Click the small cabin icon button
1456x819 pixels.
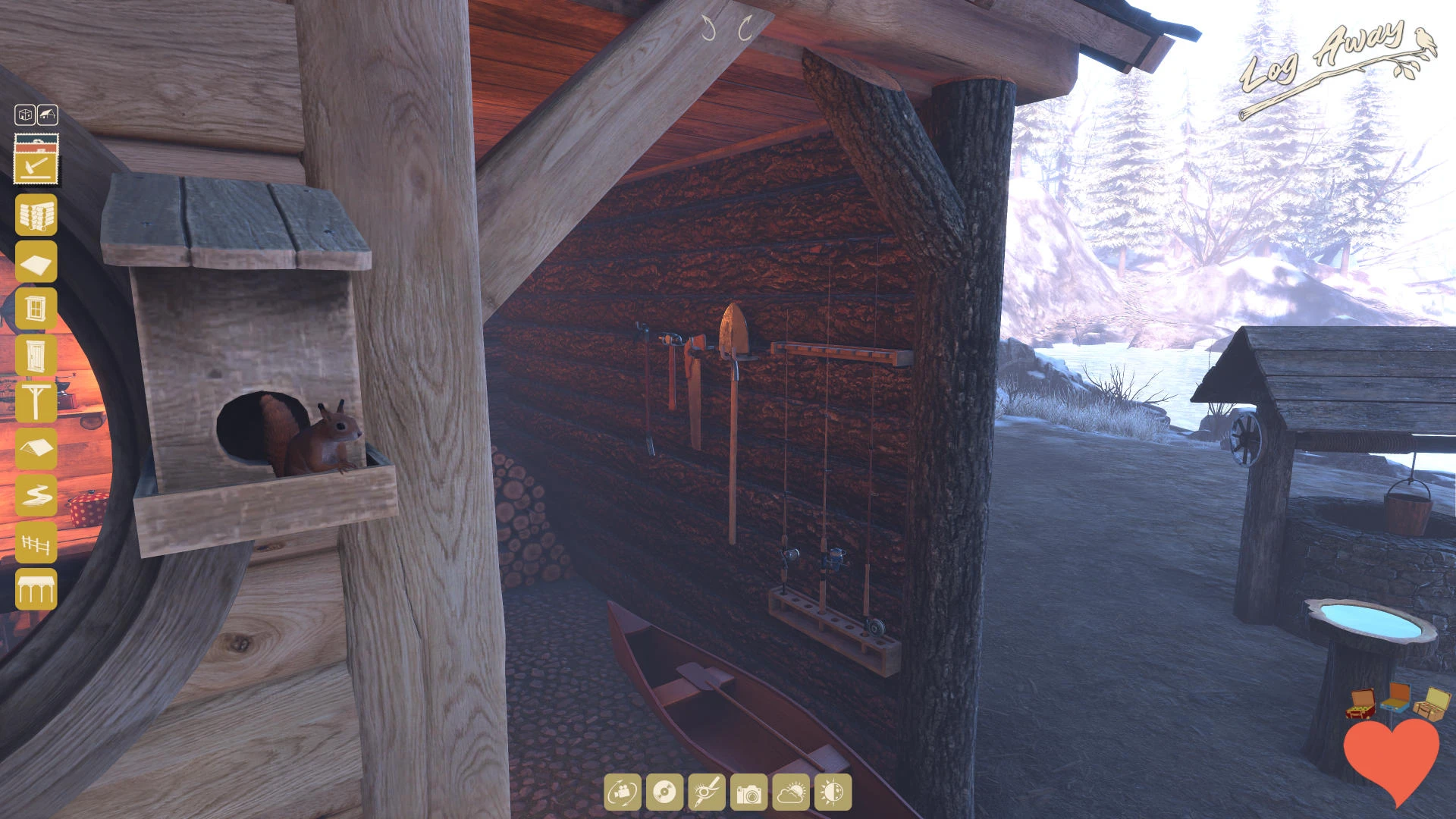click(48, 115)
